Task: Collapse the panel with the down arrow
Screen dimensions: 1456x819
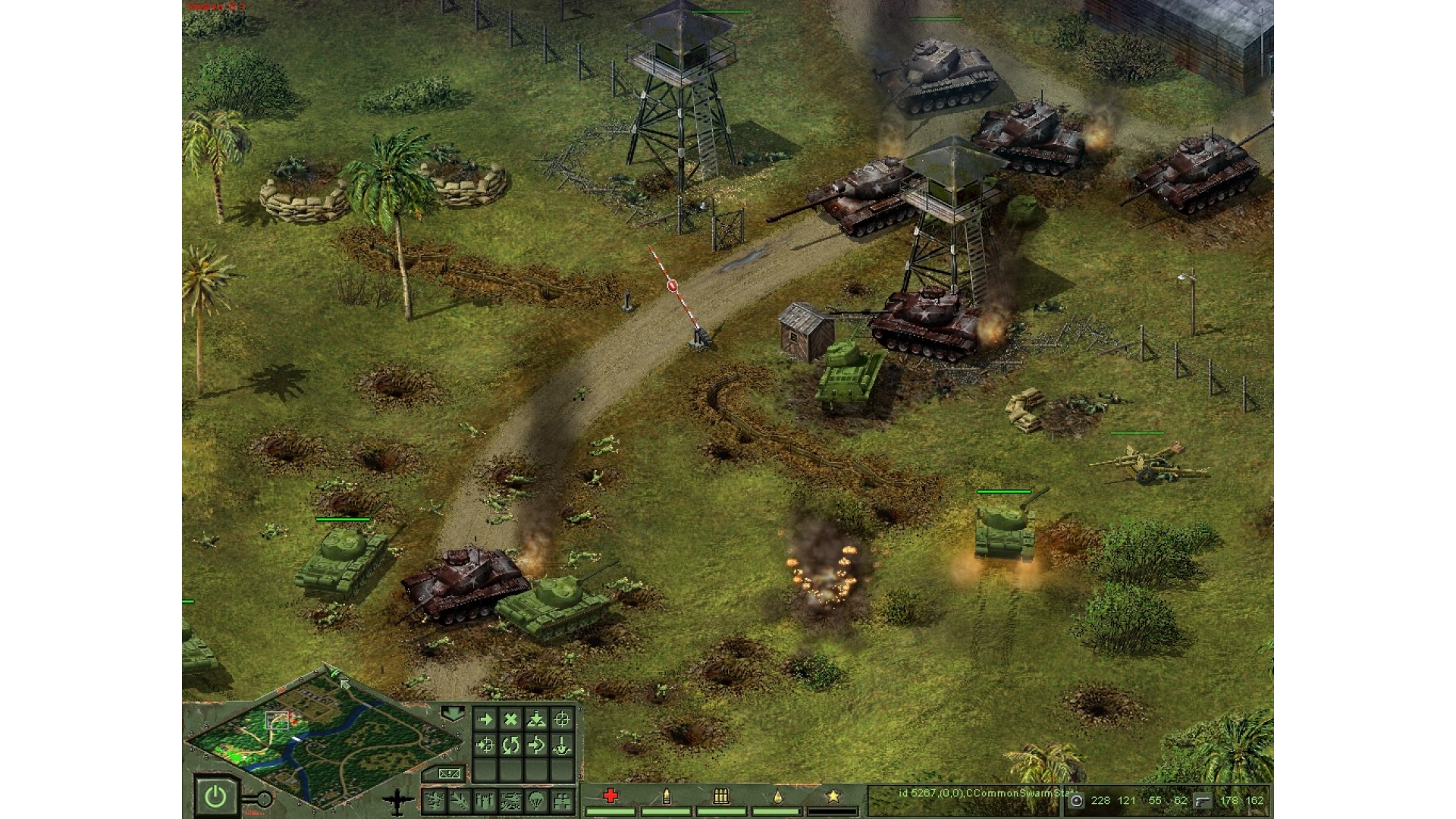Action: pos(453,714)
